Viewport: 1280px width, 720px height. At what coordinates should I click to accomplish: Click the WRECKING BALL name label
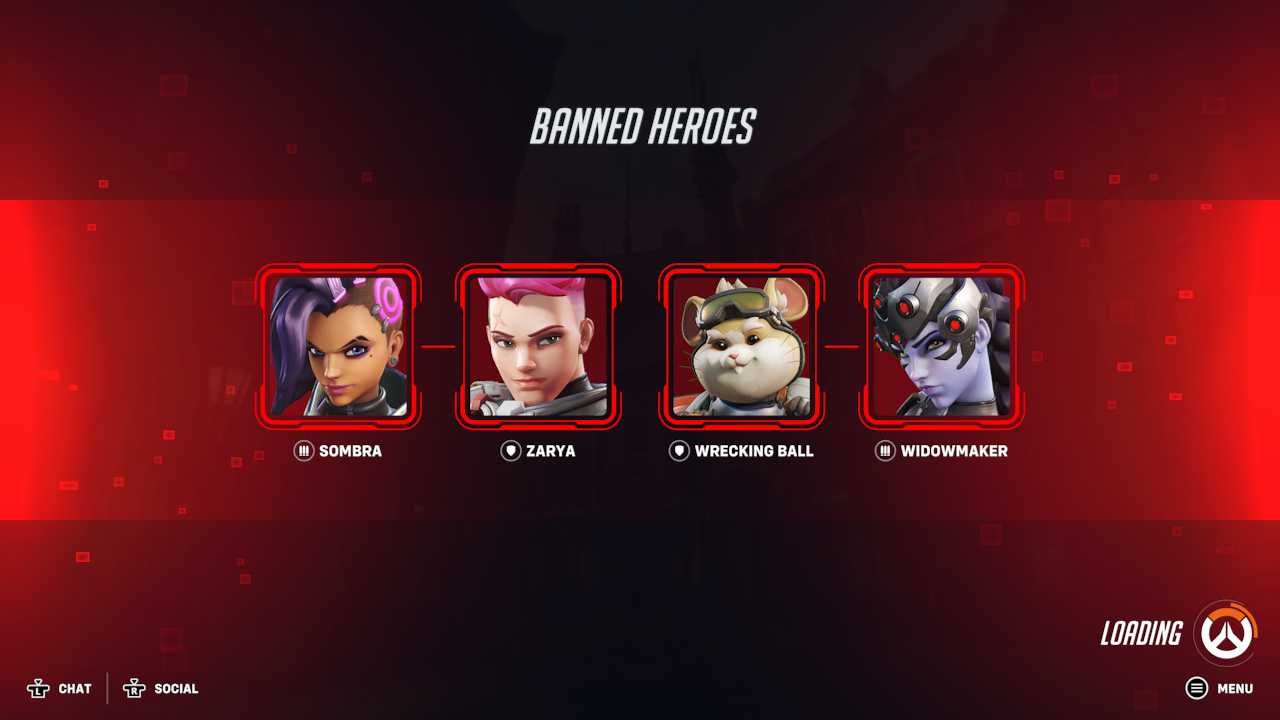pos(755,451)
